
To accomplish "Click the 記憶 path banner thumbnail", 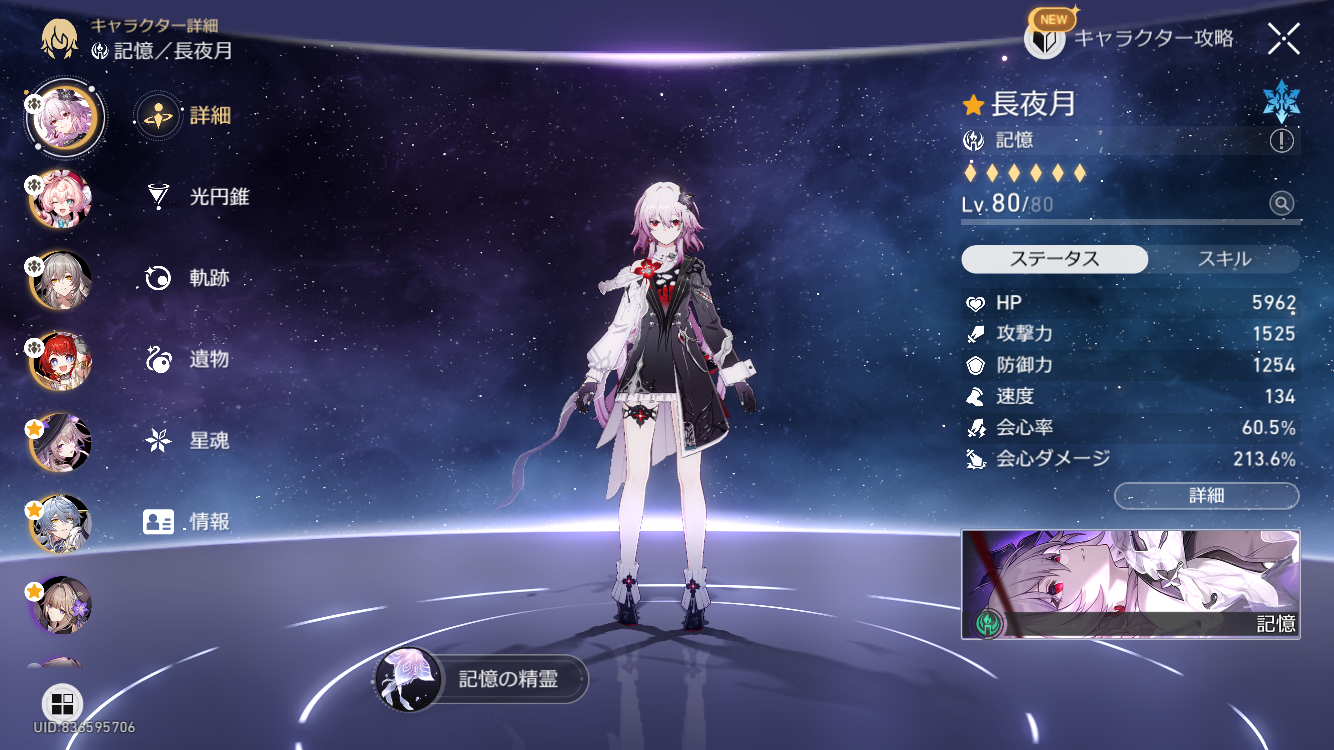I will pyautogui.click(x=1130, y=584).
